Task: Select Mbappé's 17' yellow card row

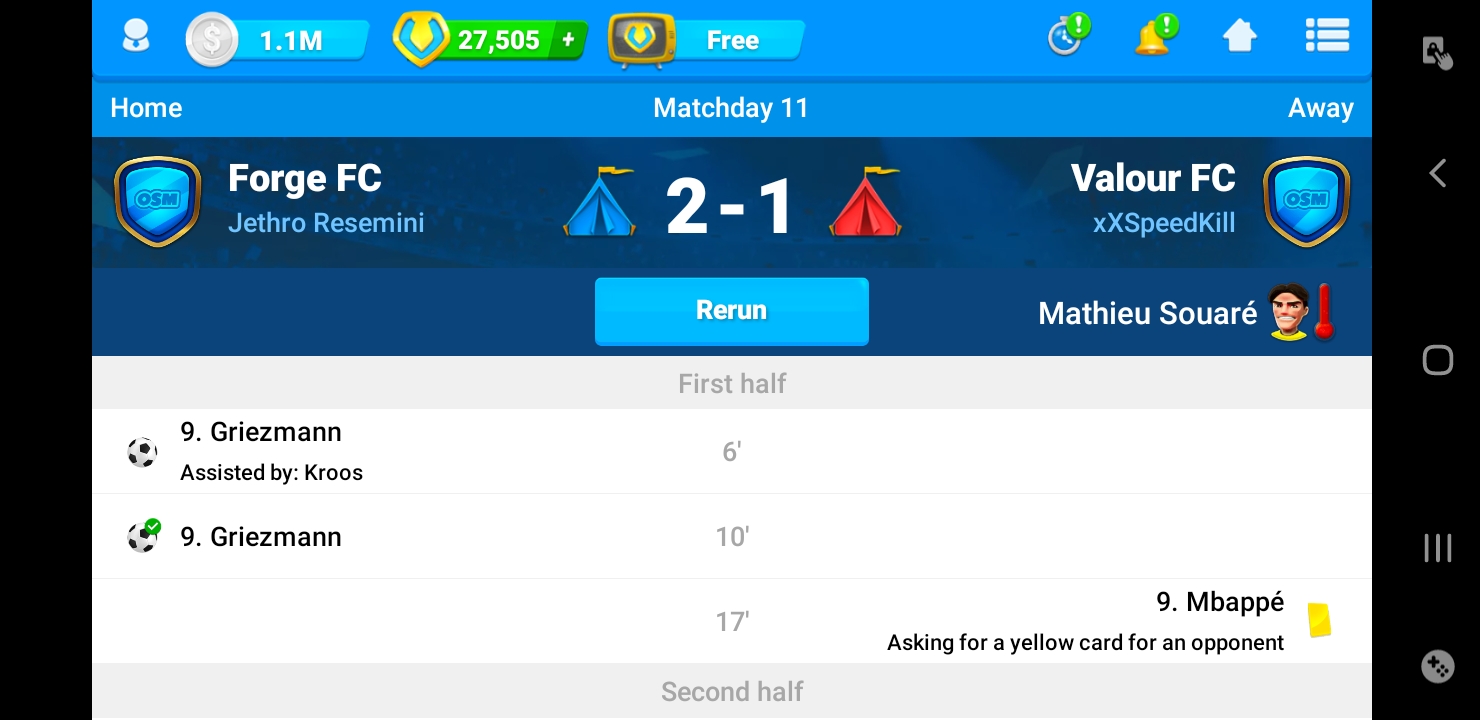Action: click(731, 621)
